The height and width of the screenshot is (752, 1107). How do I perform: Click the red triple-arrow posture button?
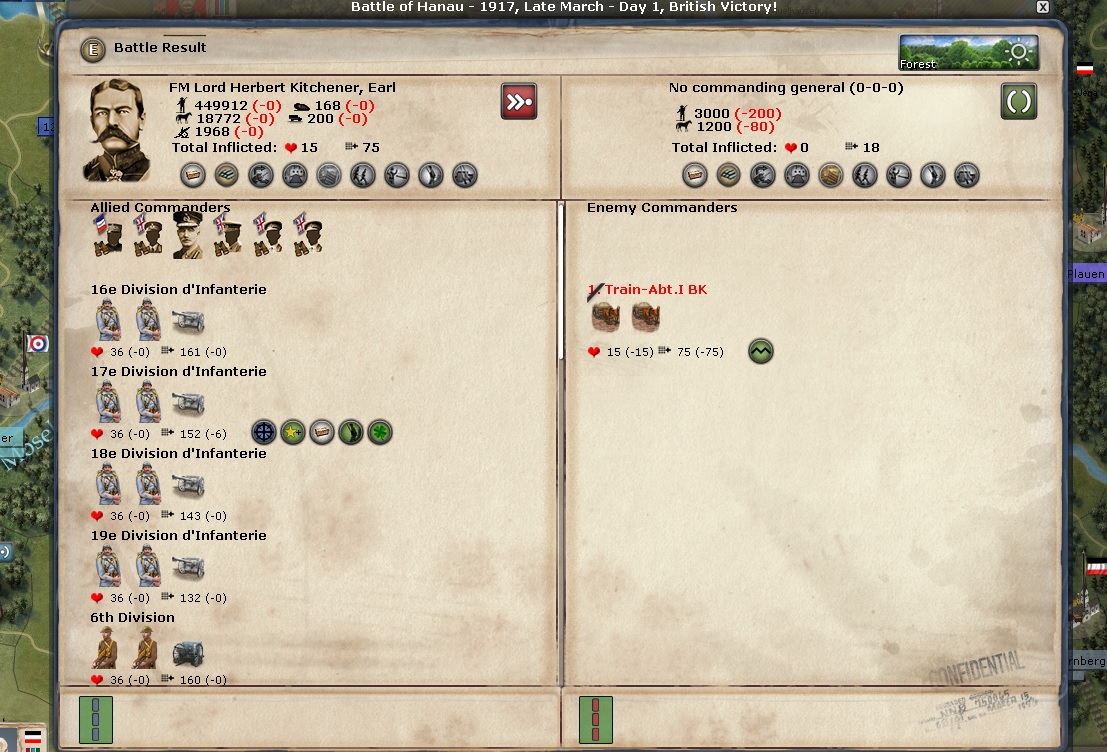519,101
